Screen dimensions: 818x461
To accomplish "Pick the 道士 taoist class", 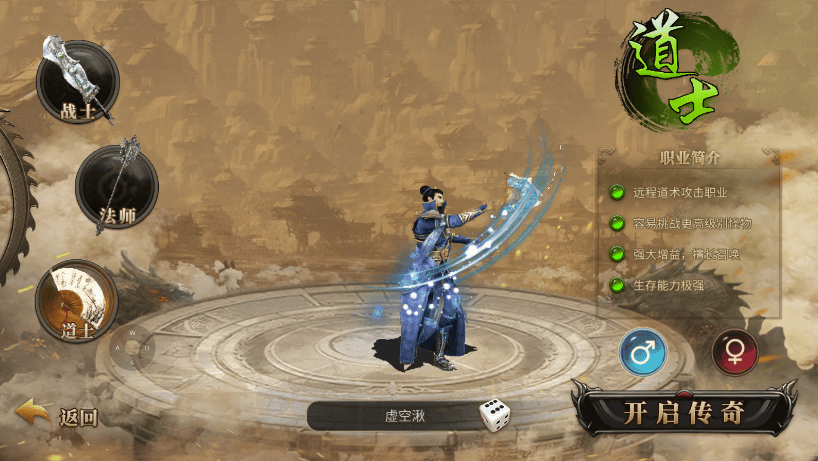I will (76, 299).
